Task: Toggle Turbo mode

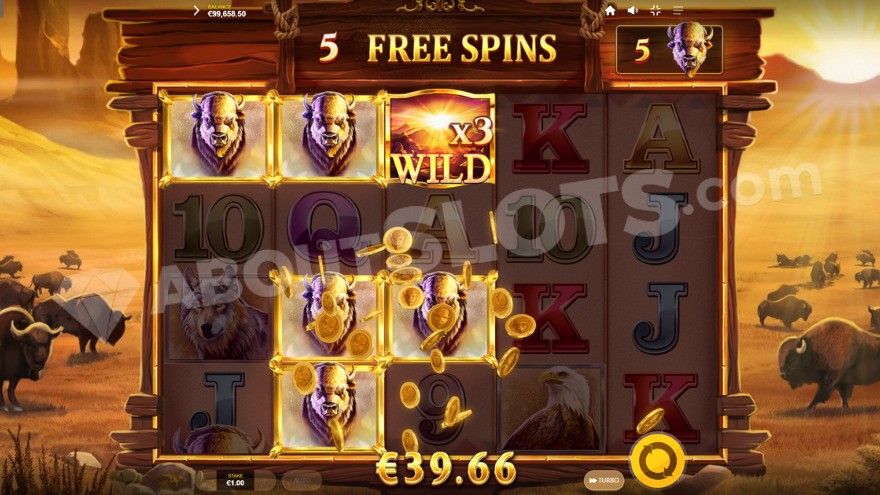Action: [600, 480]
